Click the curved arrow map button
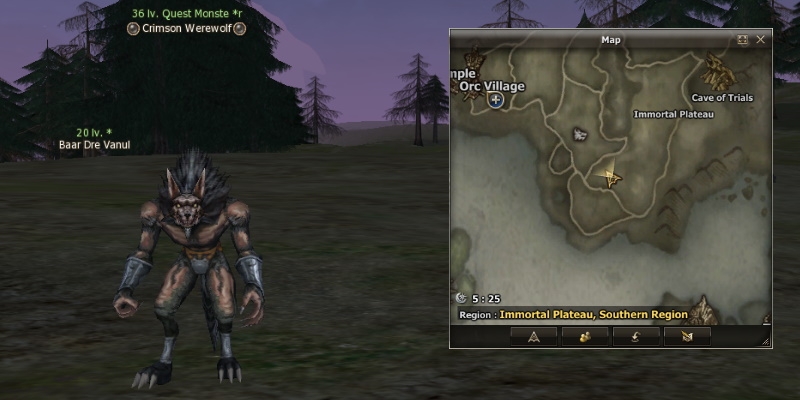This screenshot has height=400, width=800. tap(636, 337)
